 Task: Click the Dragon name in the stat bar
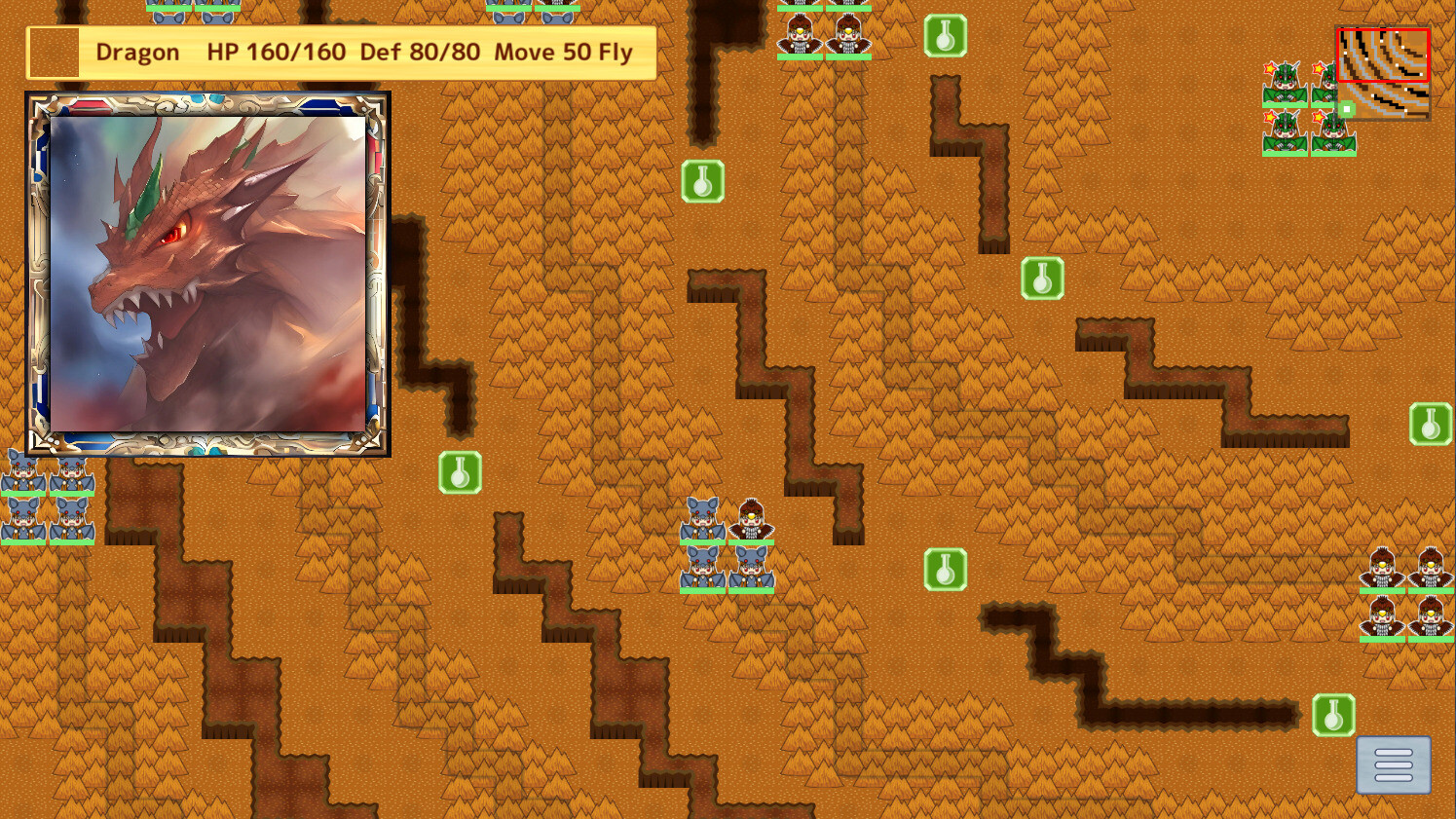136,52
